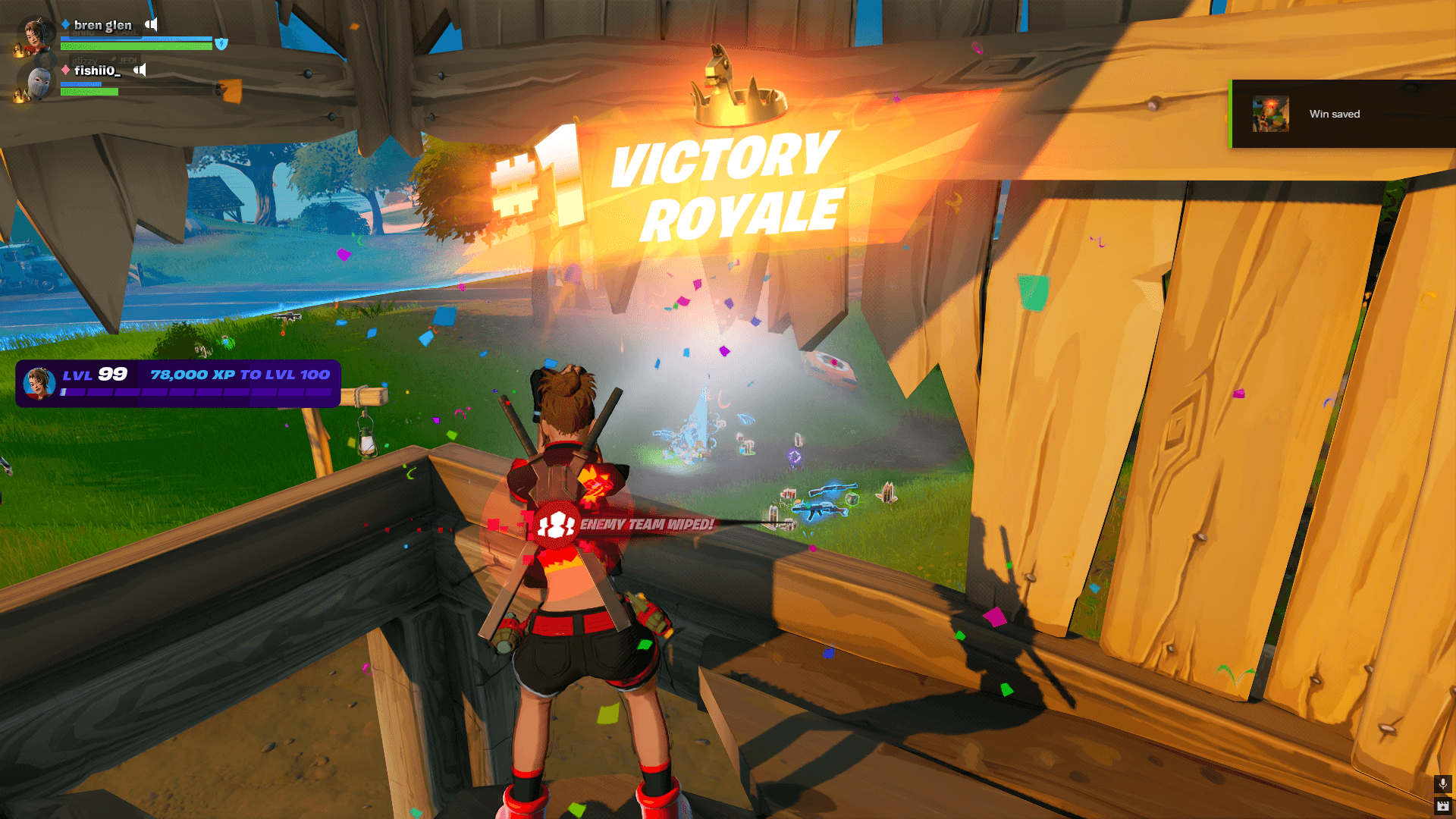Click the Win saved gameplay thumbnail

[1271, 114]
